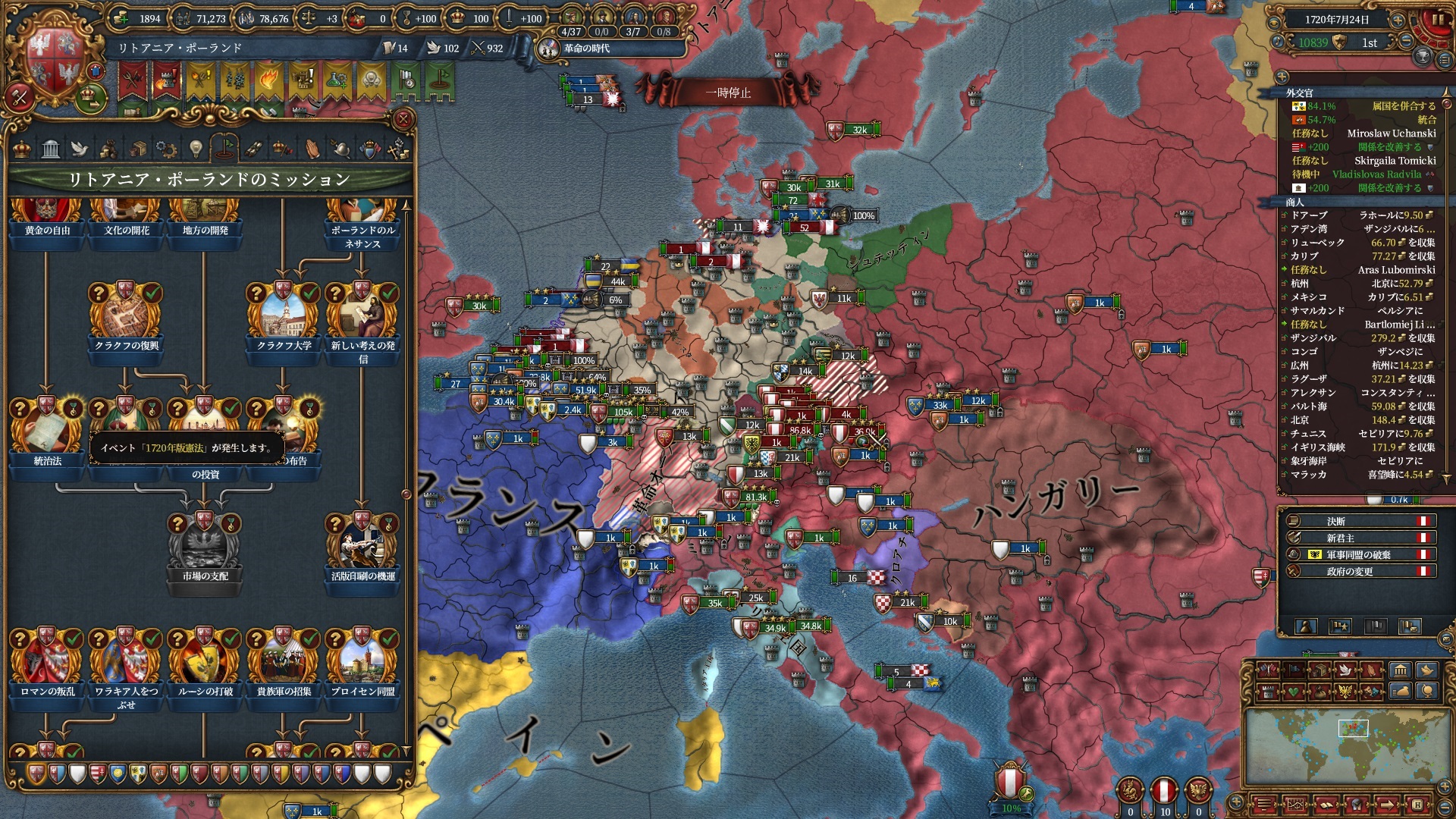Choose the 新しい考えの発信 mission

(x=362, y=315)
